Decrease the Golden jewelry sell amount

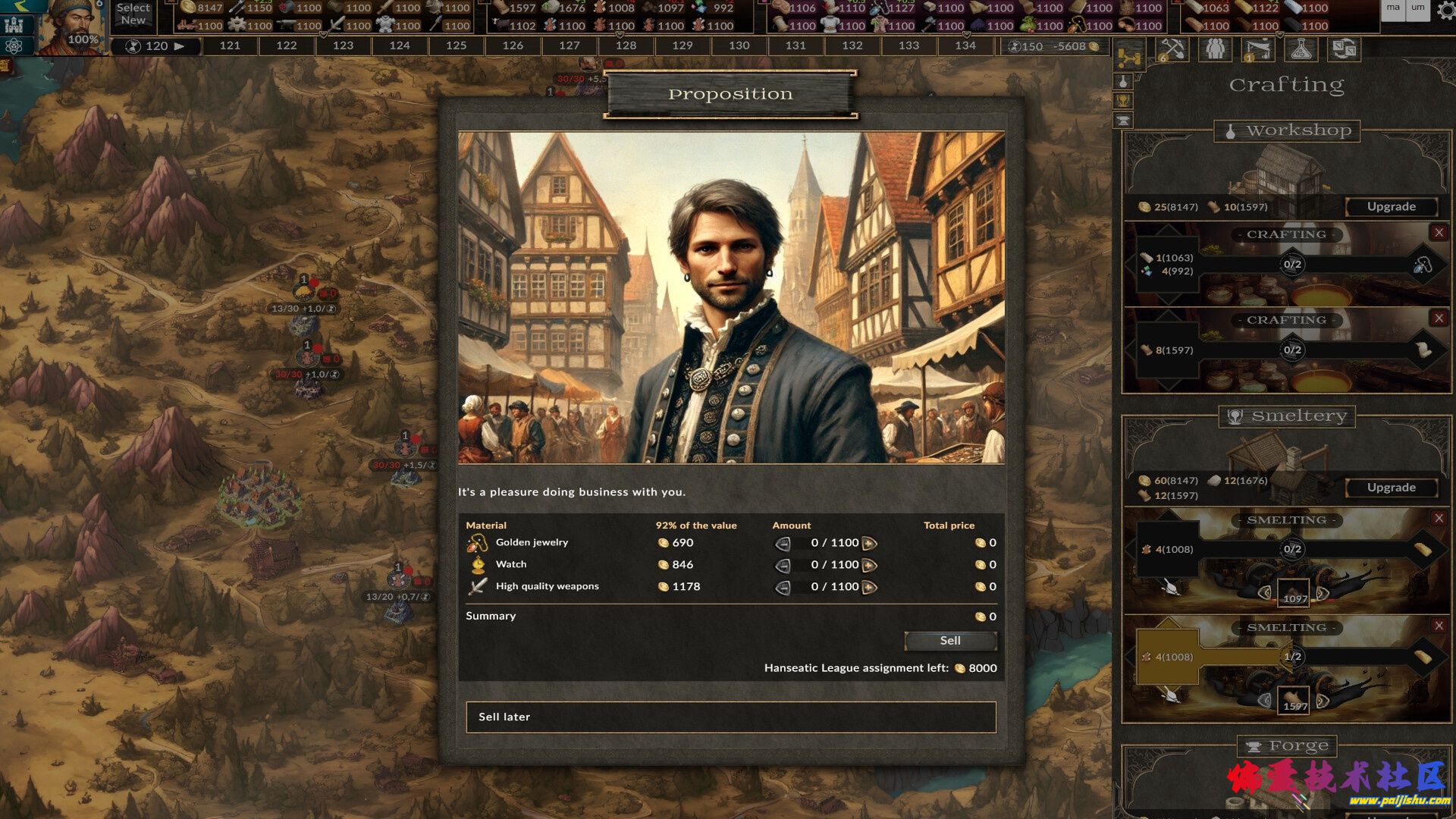point(783,544)
